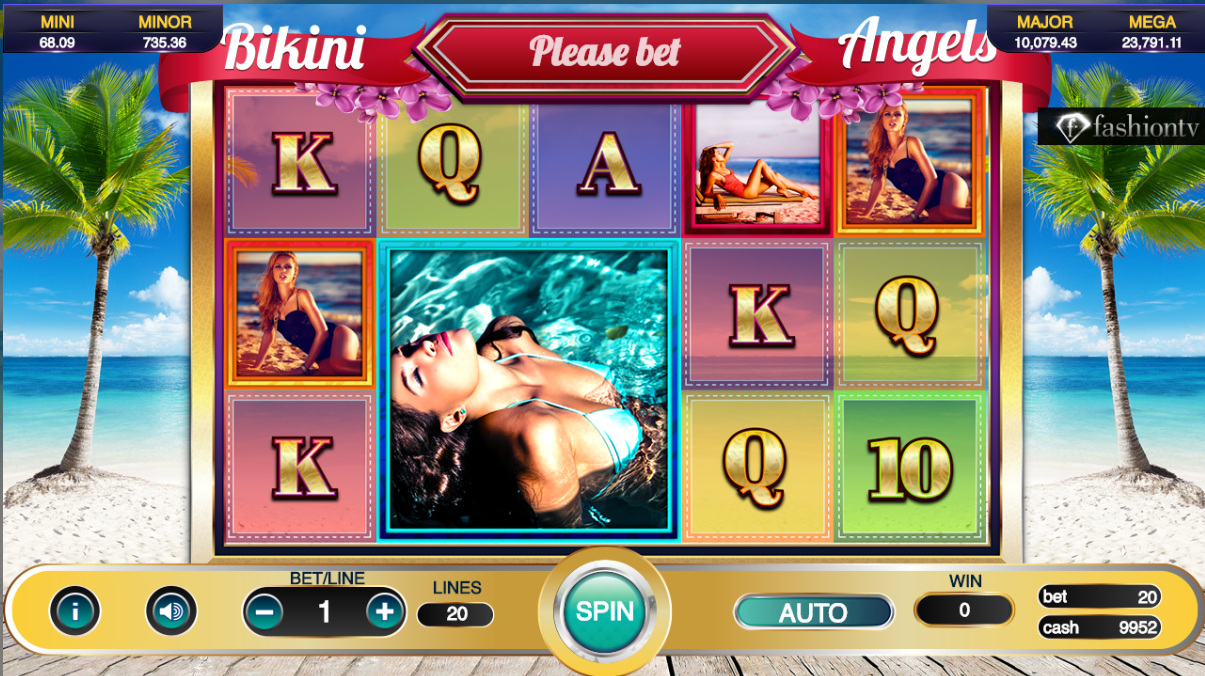Screen dimensions: 1205x676
Task: Increase bet per line with plus
Action: click(x=385, y=611)
